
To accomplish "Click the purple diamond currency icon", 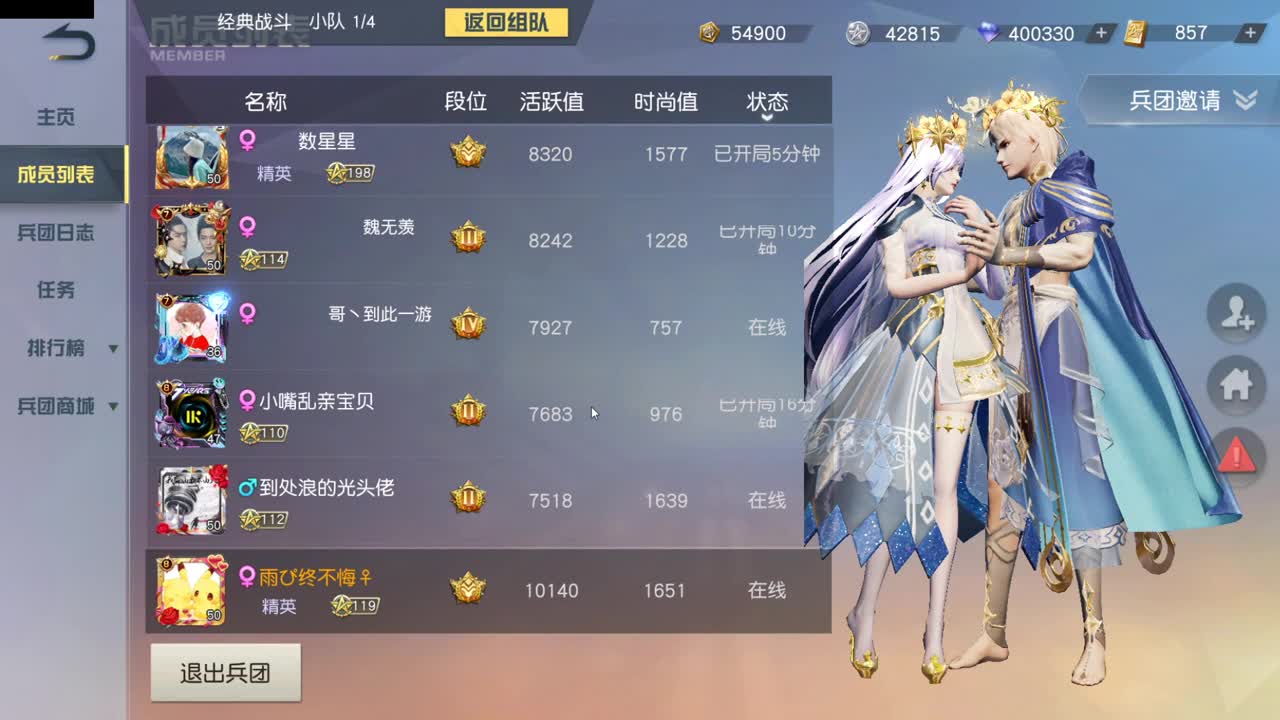I will (990, 33).
